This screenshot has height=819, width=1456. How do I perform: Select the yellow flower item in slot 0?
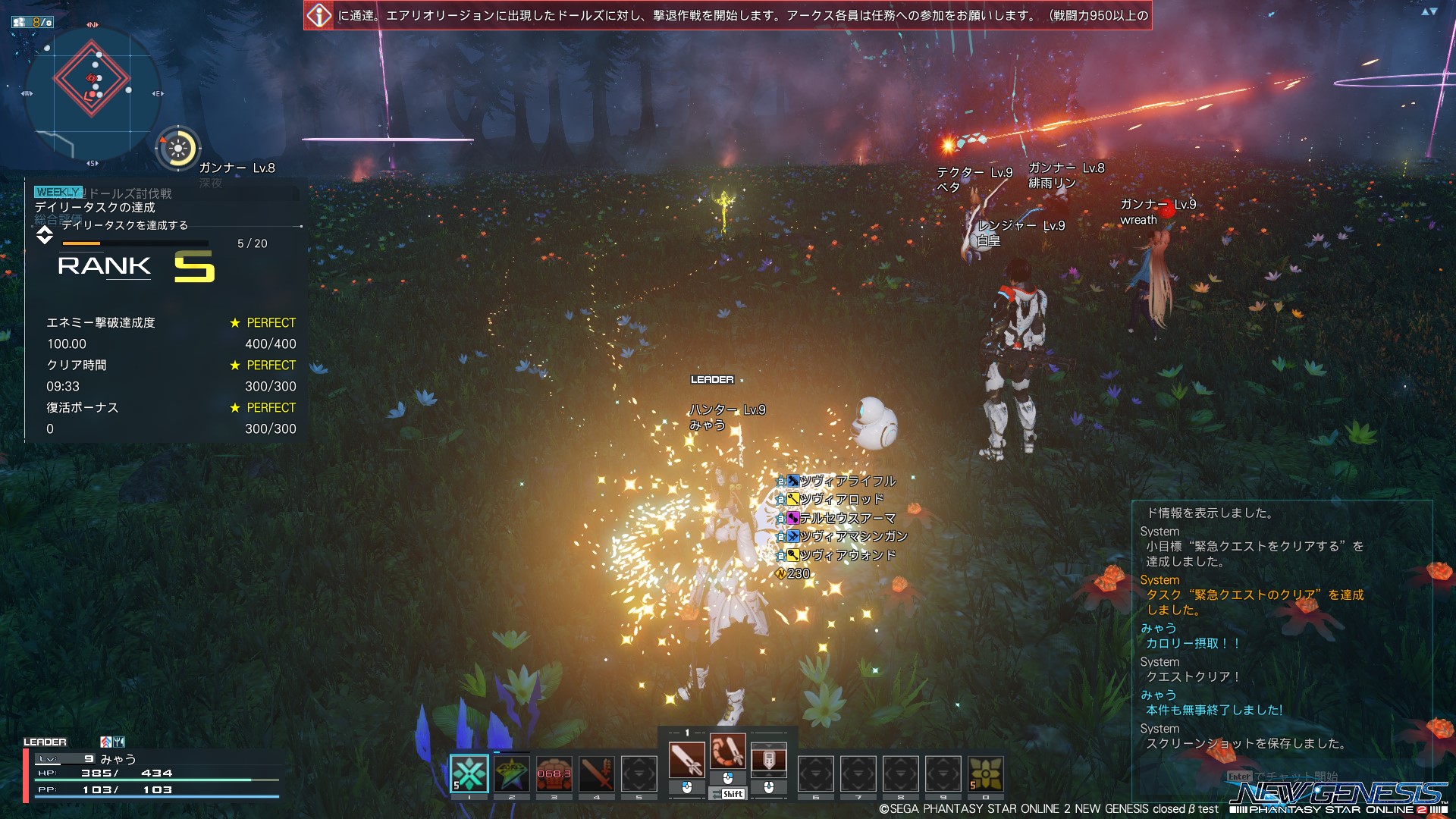[986, 773]
